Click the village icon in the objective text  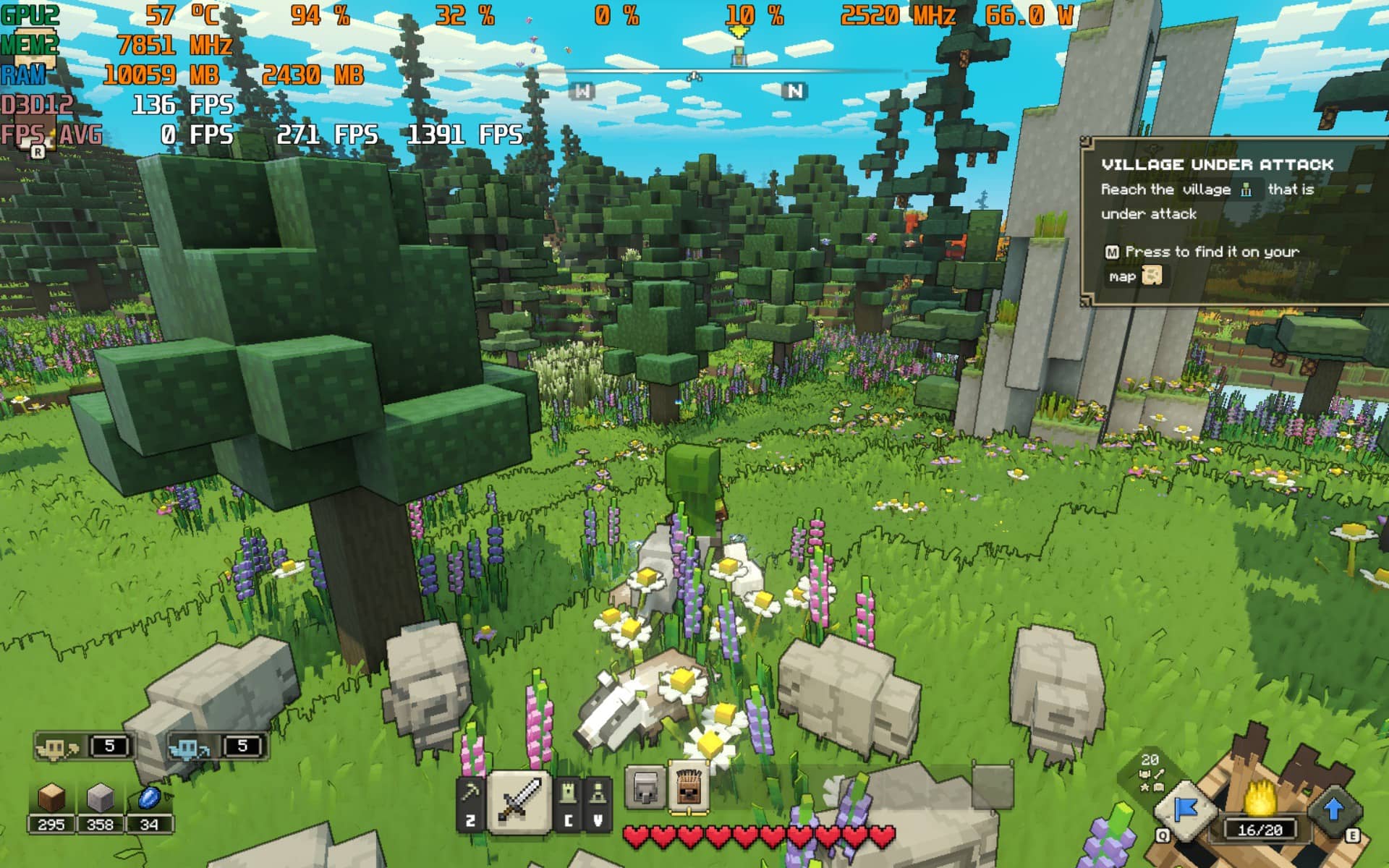1246,190
